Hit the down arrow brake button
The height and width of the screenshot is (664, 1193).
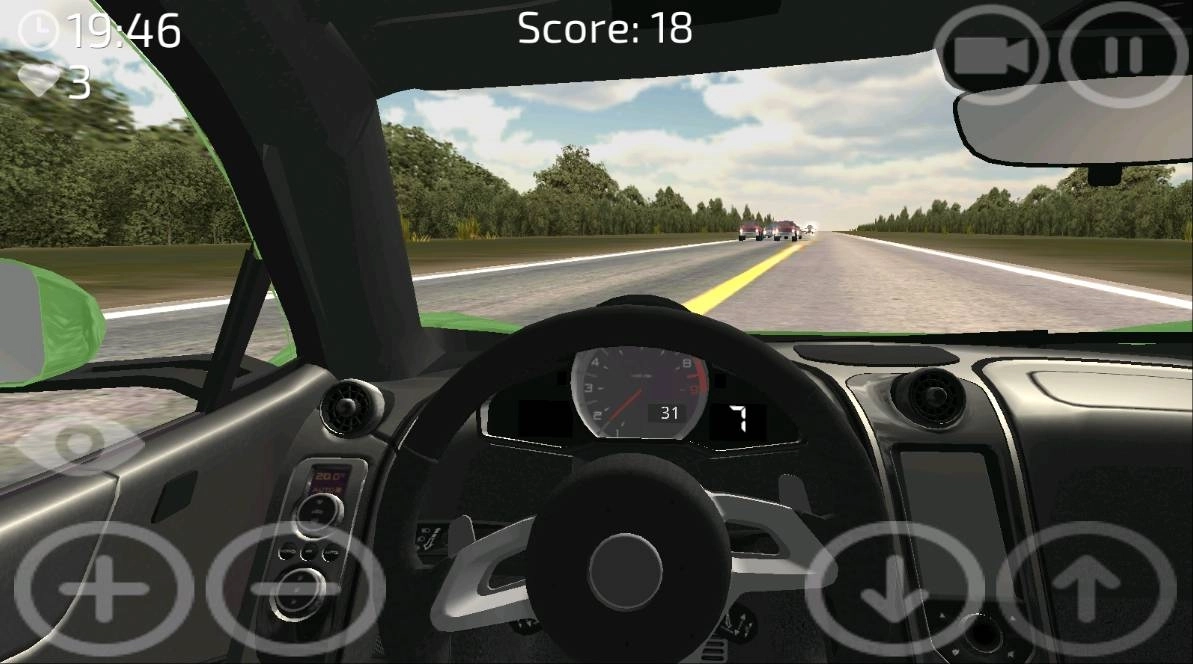(x=893, y=592)
